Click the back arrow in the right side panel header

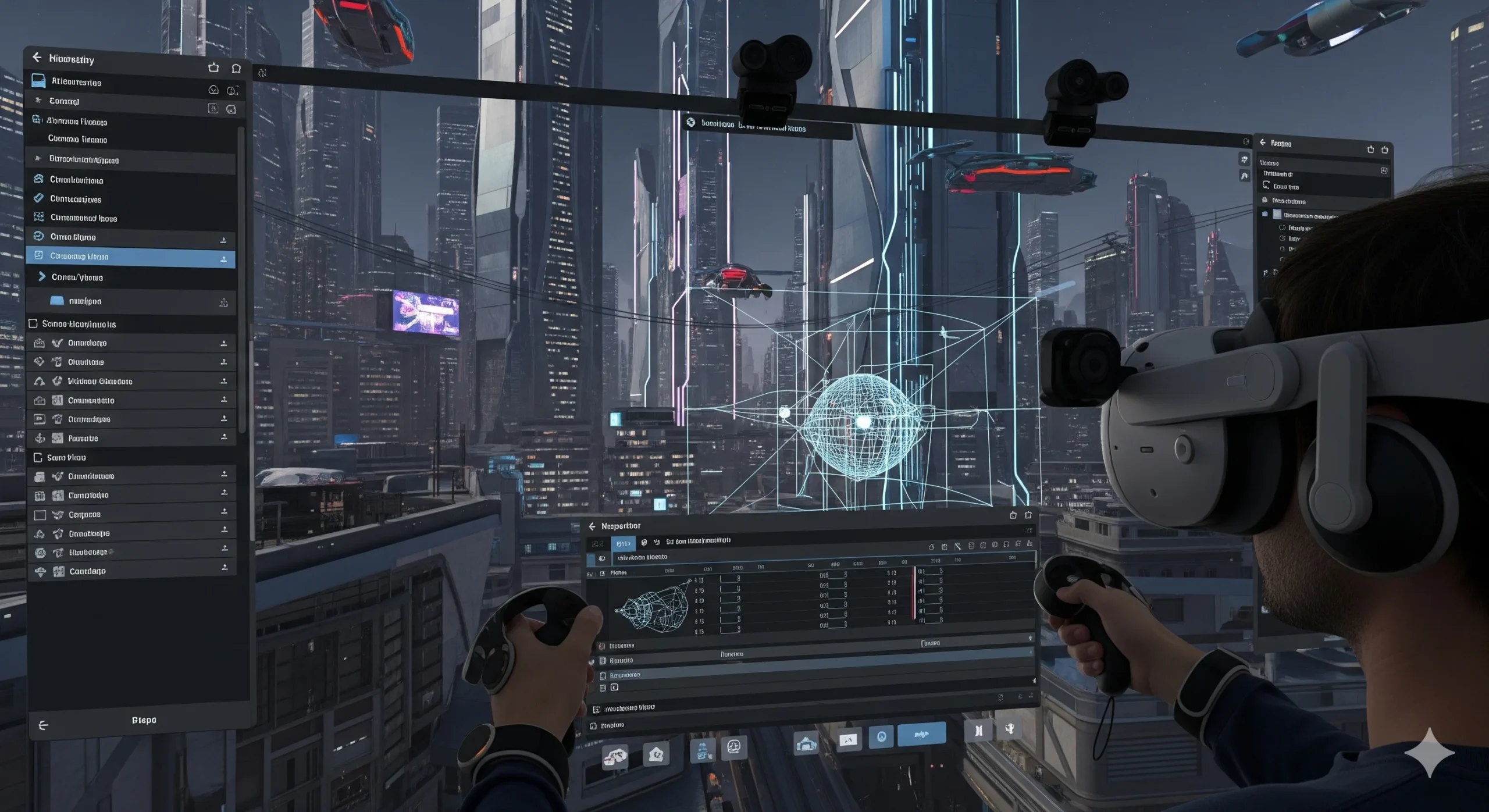1263,143
